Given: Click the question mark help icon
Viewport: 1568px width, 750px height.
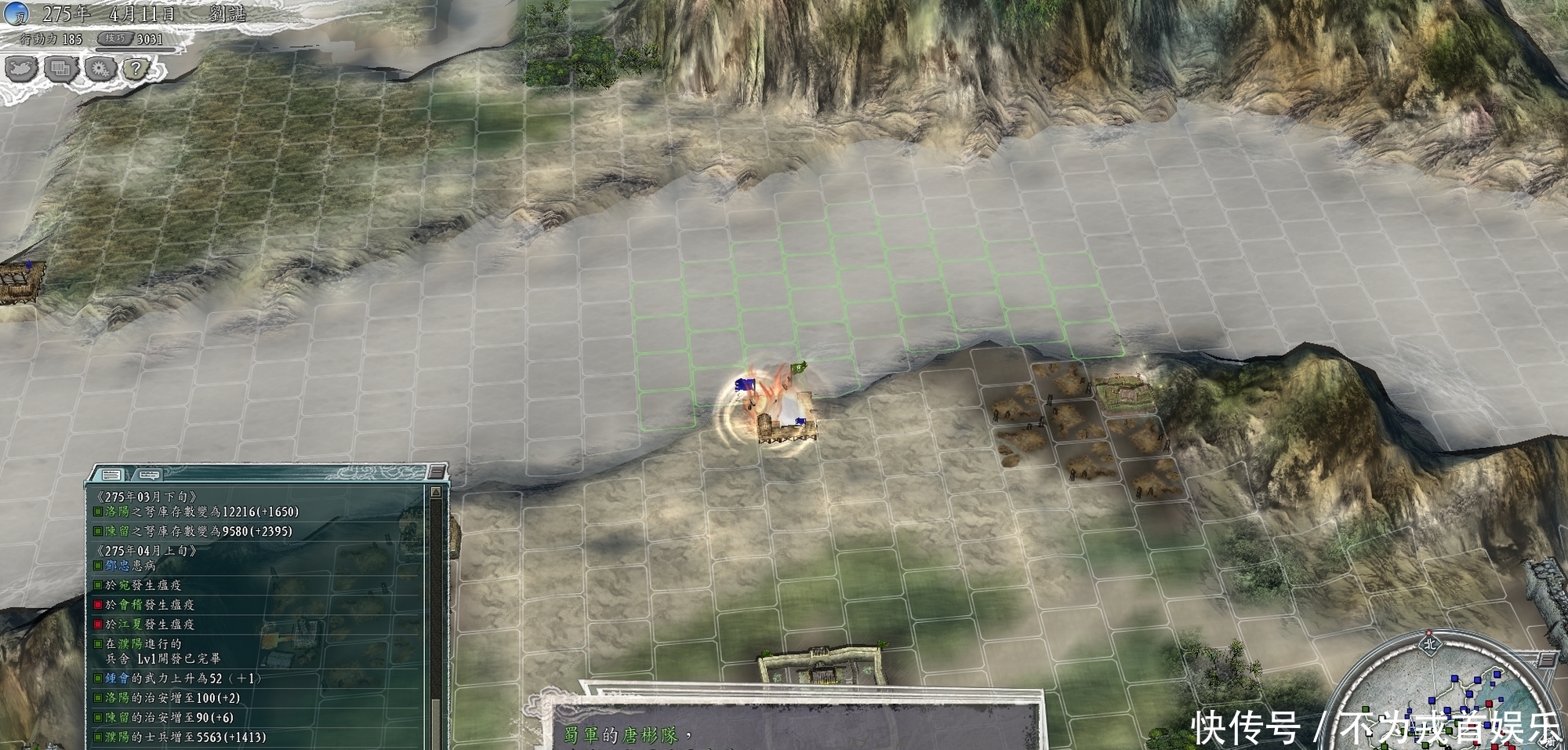Looking at the screenshot, I should click(x=136, y=69).
